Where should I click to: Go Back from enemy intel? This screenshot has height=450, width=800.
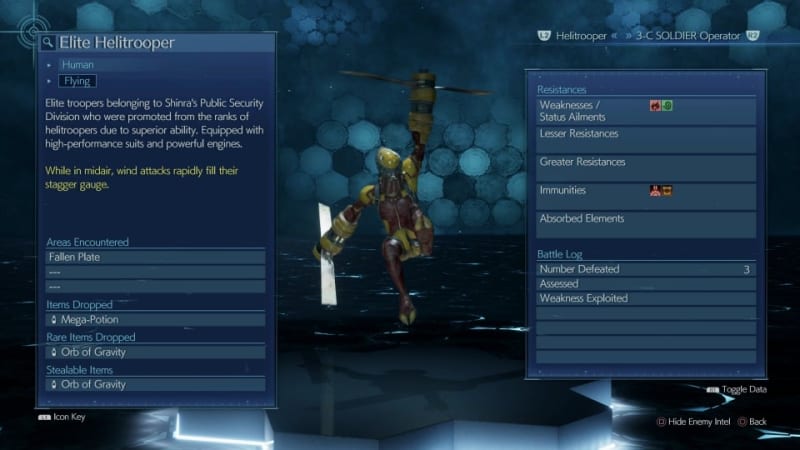pyautogui.click(x=752, y=422)
